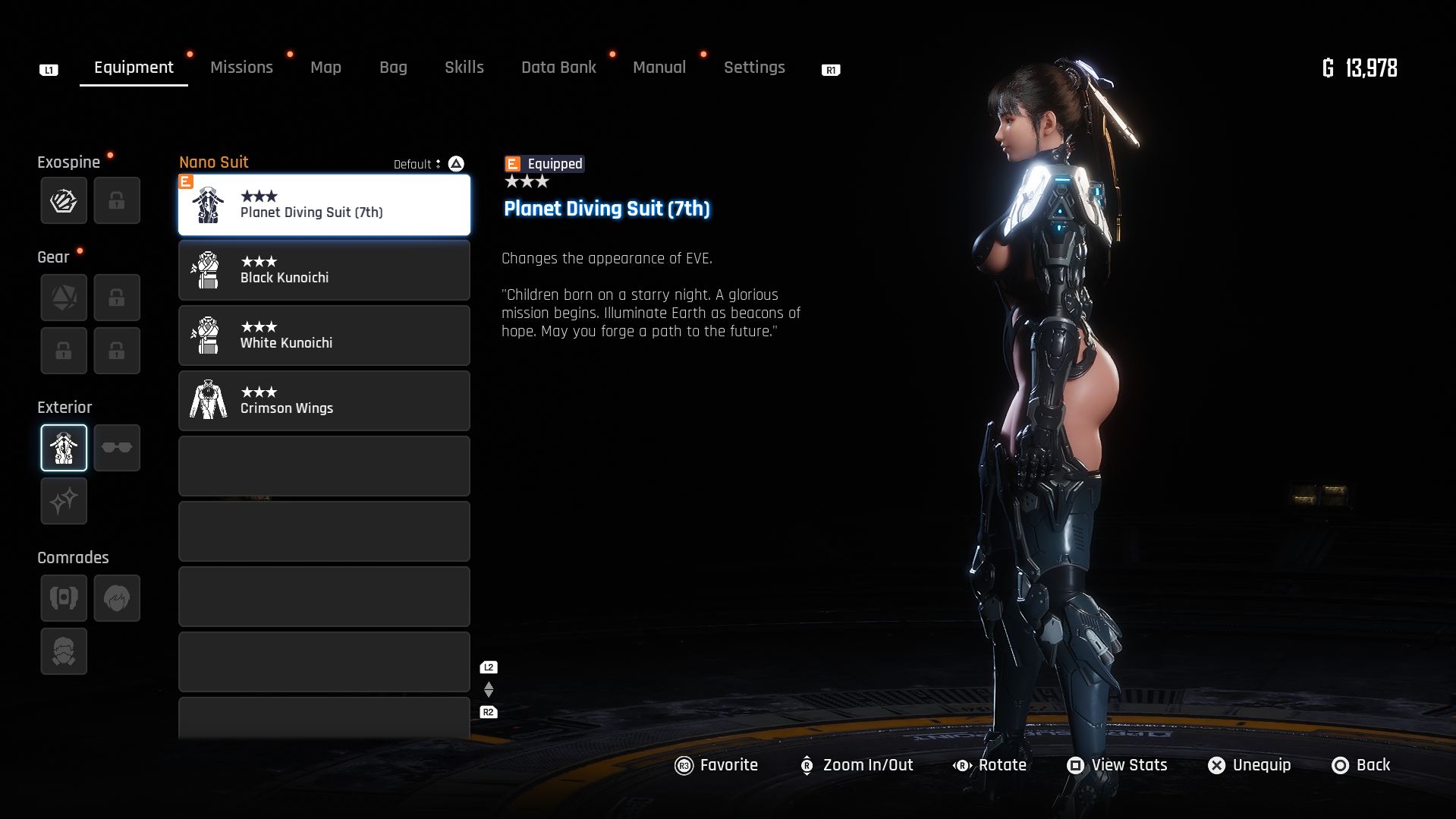This screenshot has width=1456, height=819.
Task: Open the sparkle Exterior slot
Action: click(x=64, y=501)
